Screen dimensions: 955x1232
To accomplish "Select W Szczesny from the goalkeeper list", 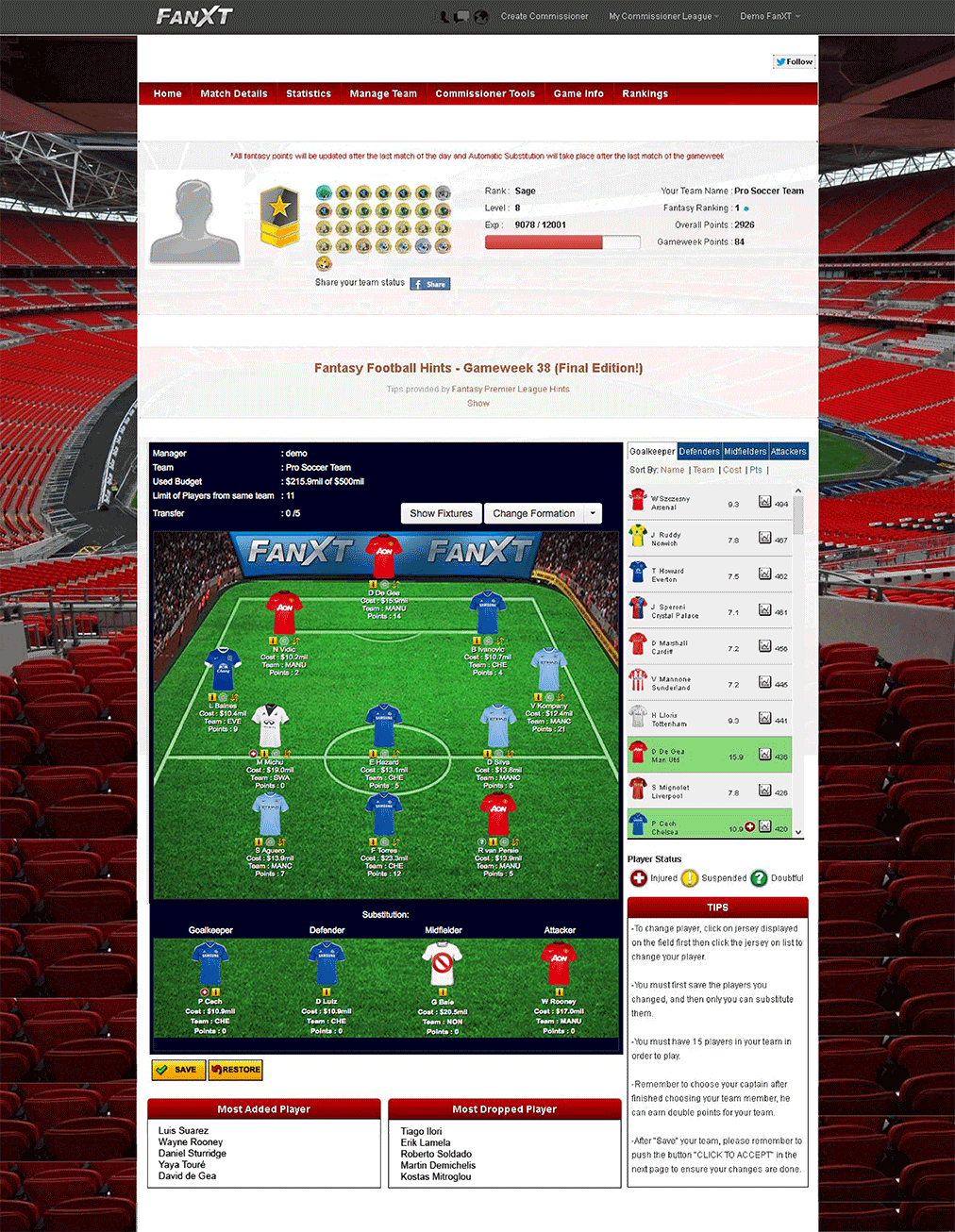I will [x=670, y=503].
